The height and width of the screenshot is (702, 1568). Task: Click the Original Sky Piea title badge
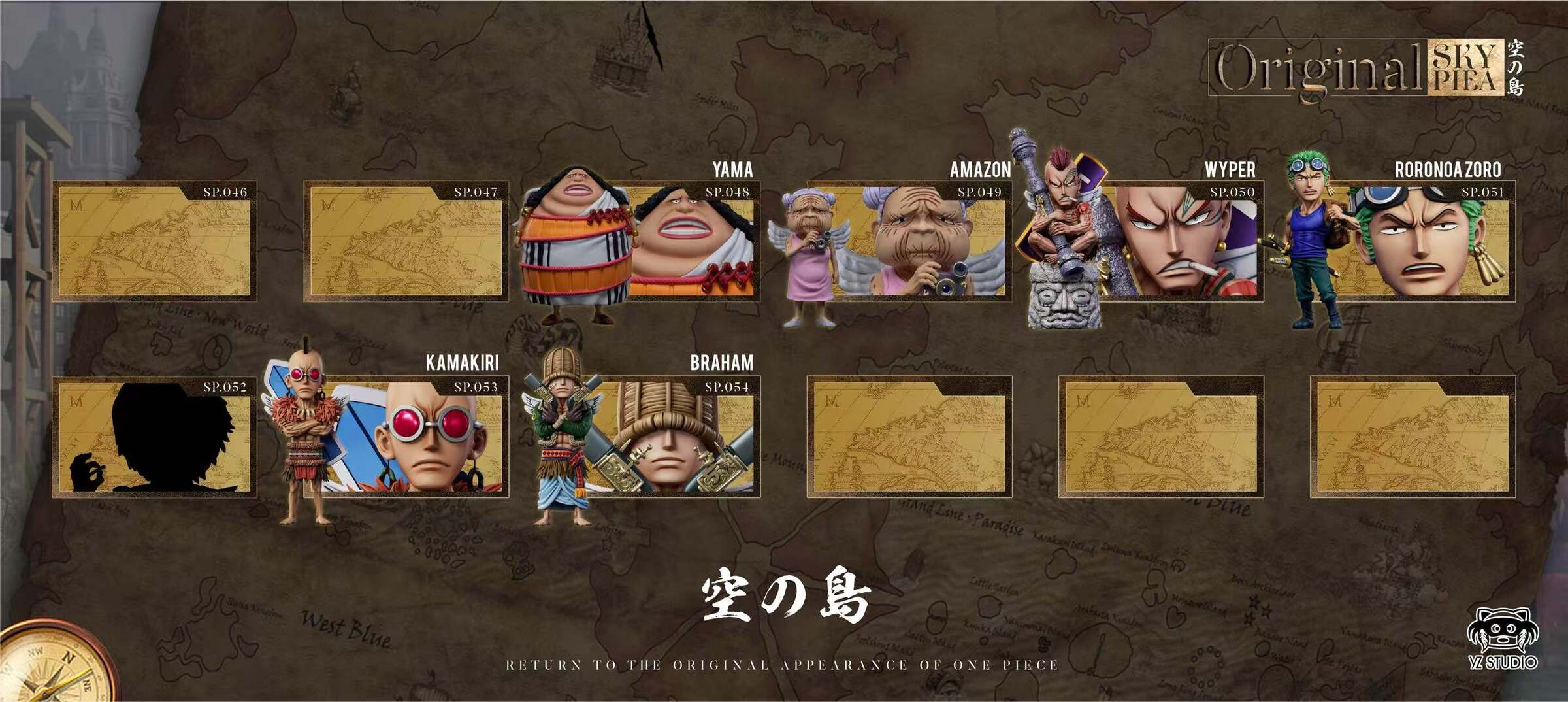click(x=1365, y=68)
